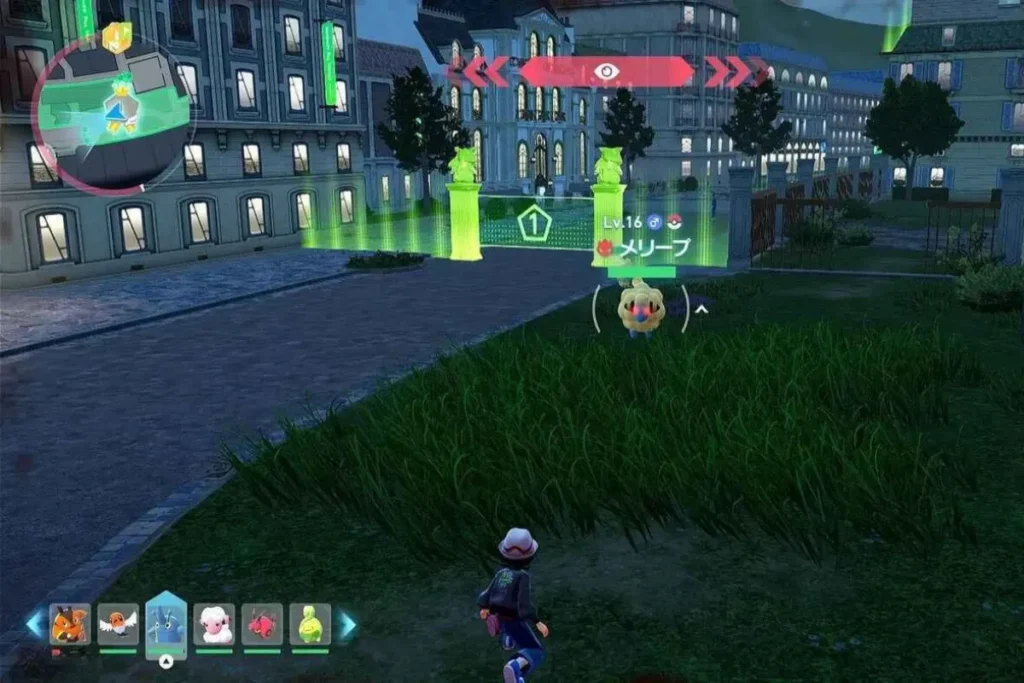This screenshot has width=1024, height=683.
Task: Click the party bar's left arrow
Action: tap(34, 624)
